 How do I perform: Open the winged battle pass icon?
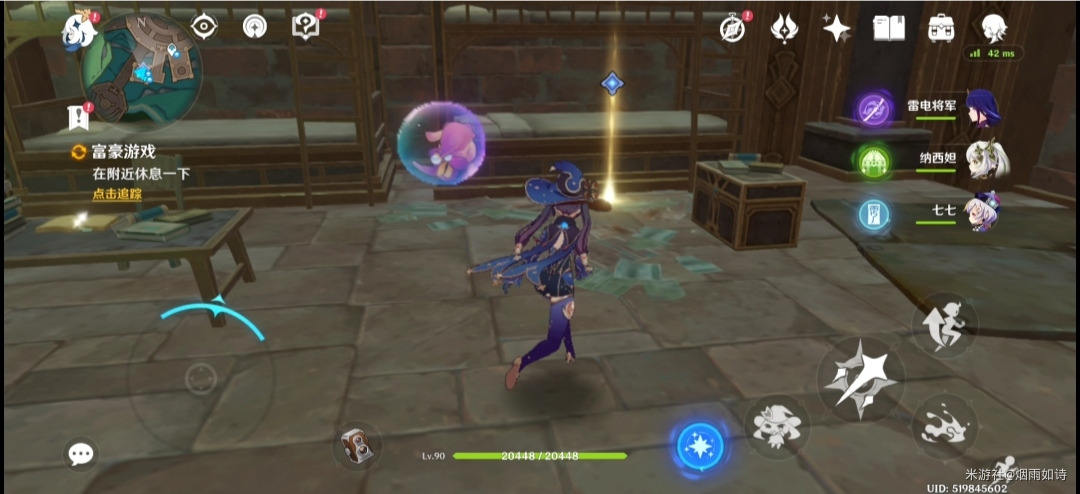click(784, 28)
